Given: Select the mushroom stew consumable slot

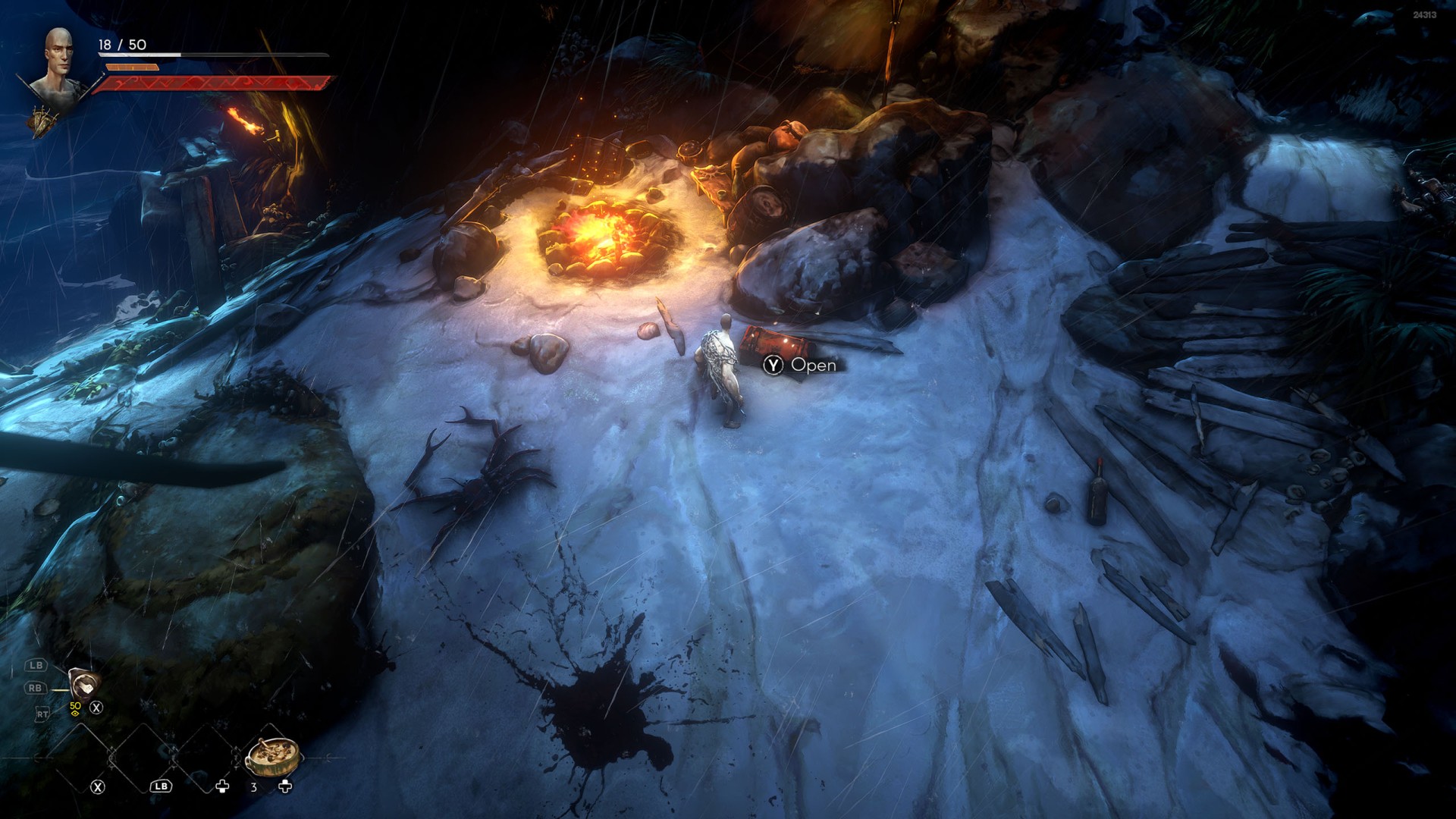Looking at the screenshot, I should 272,754.
